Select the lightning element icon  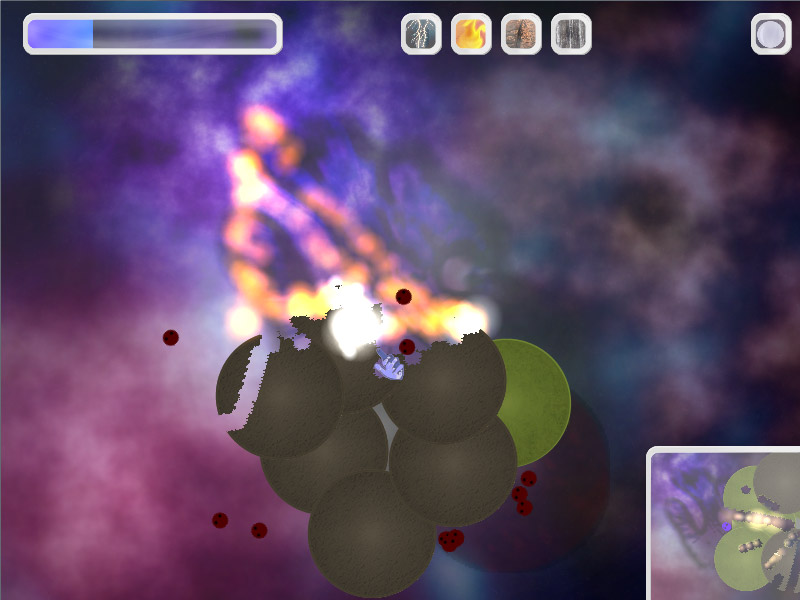421,34
